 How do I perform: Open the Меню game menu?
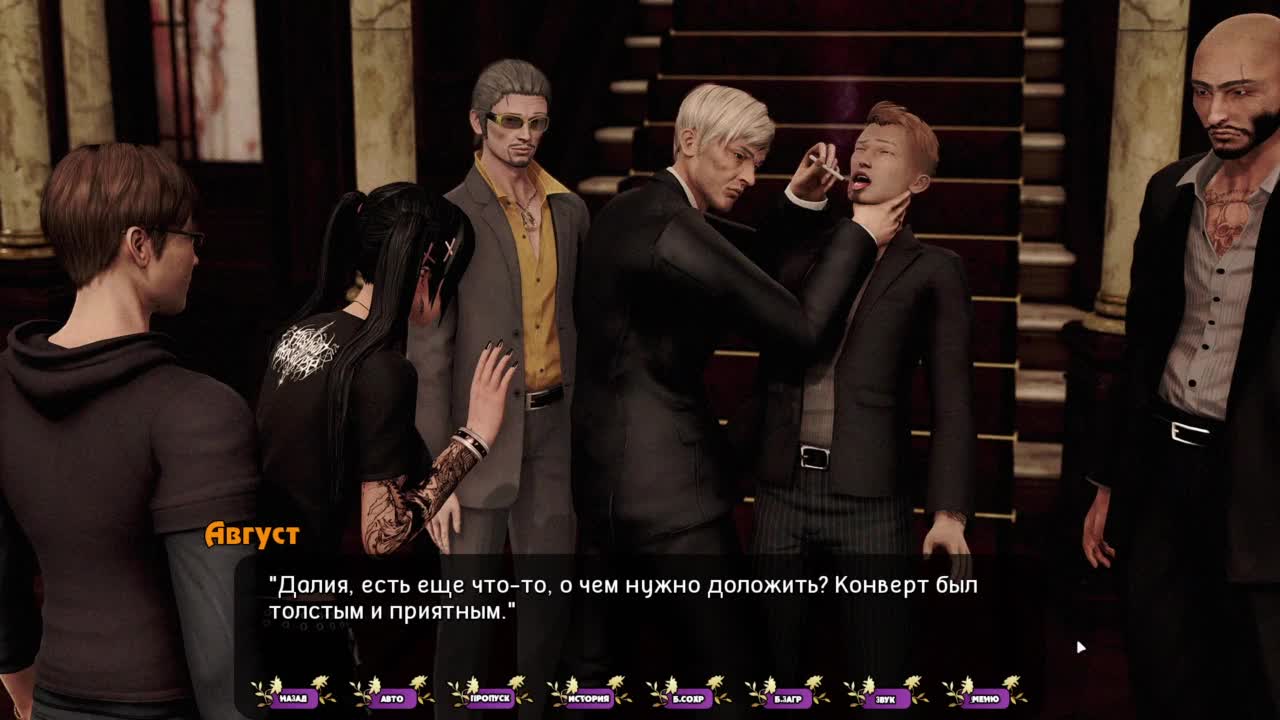984,698
